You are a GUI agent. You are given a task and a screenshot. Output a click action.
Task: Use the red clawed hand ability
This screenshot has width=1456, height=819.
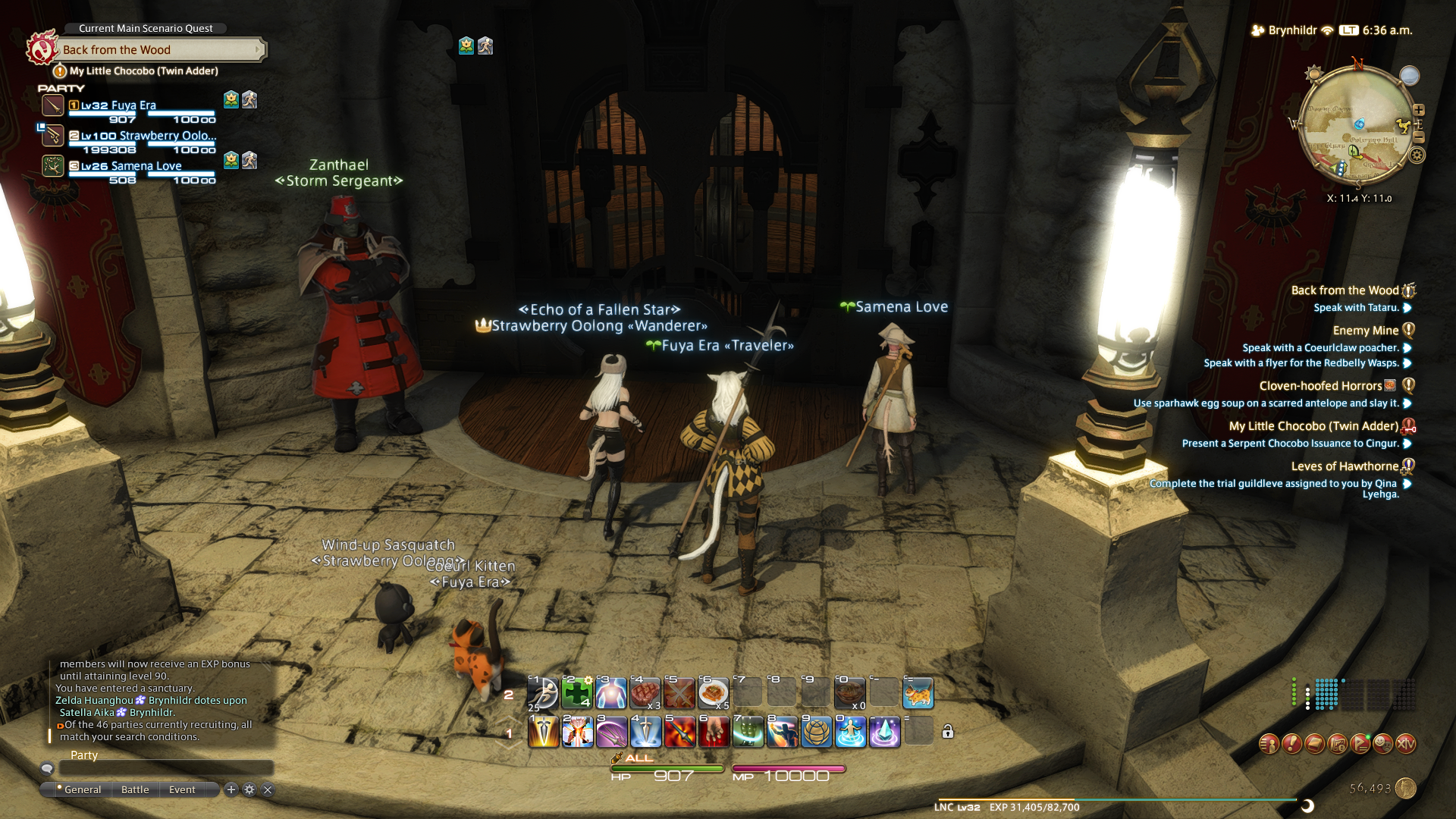point(714,733)
